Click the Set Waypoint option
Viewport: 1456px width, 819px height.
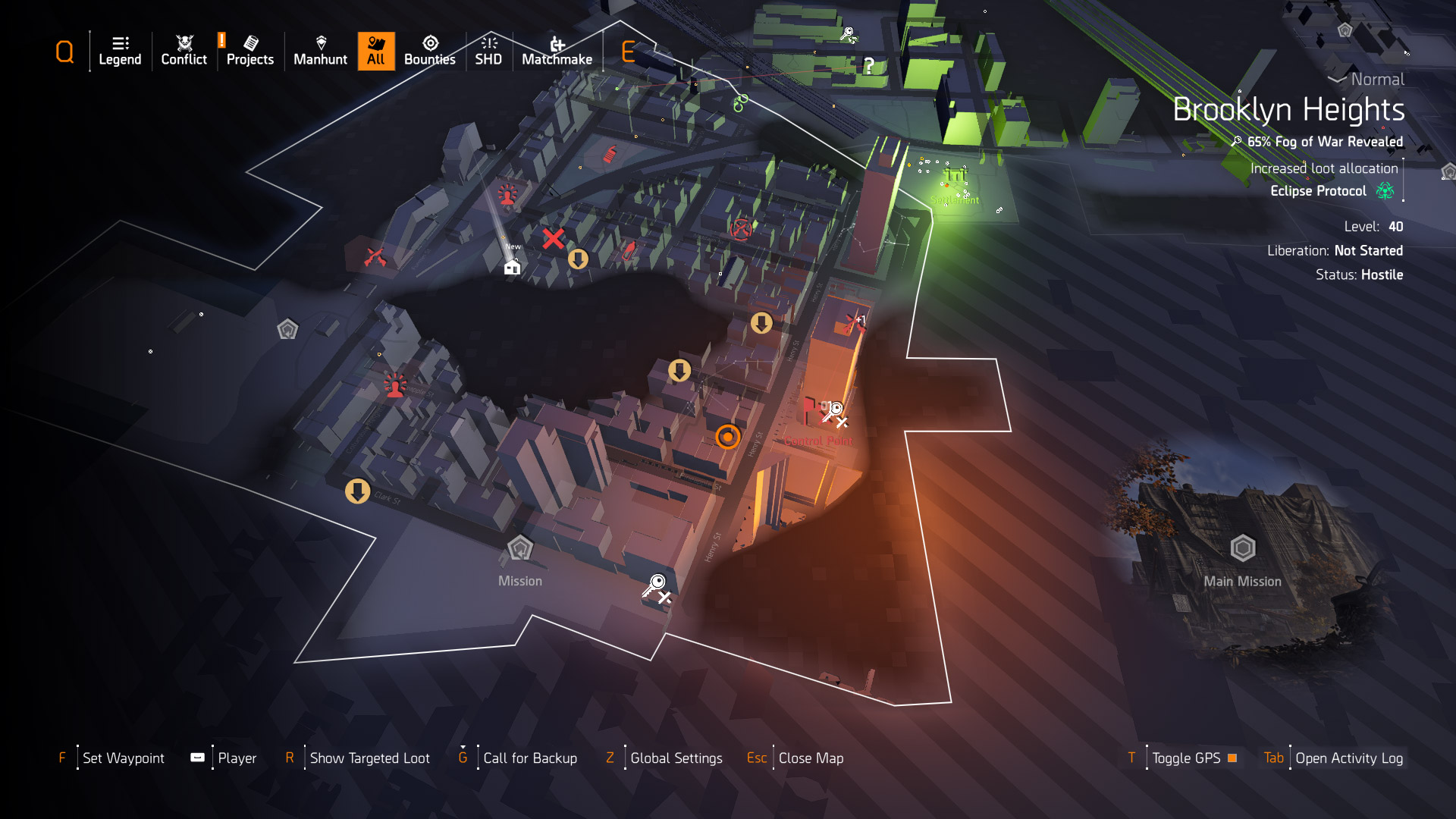[x=123, y=758]
